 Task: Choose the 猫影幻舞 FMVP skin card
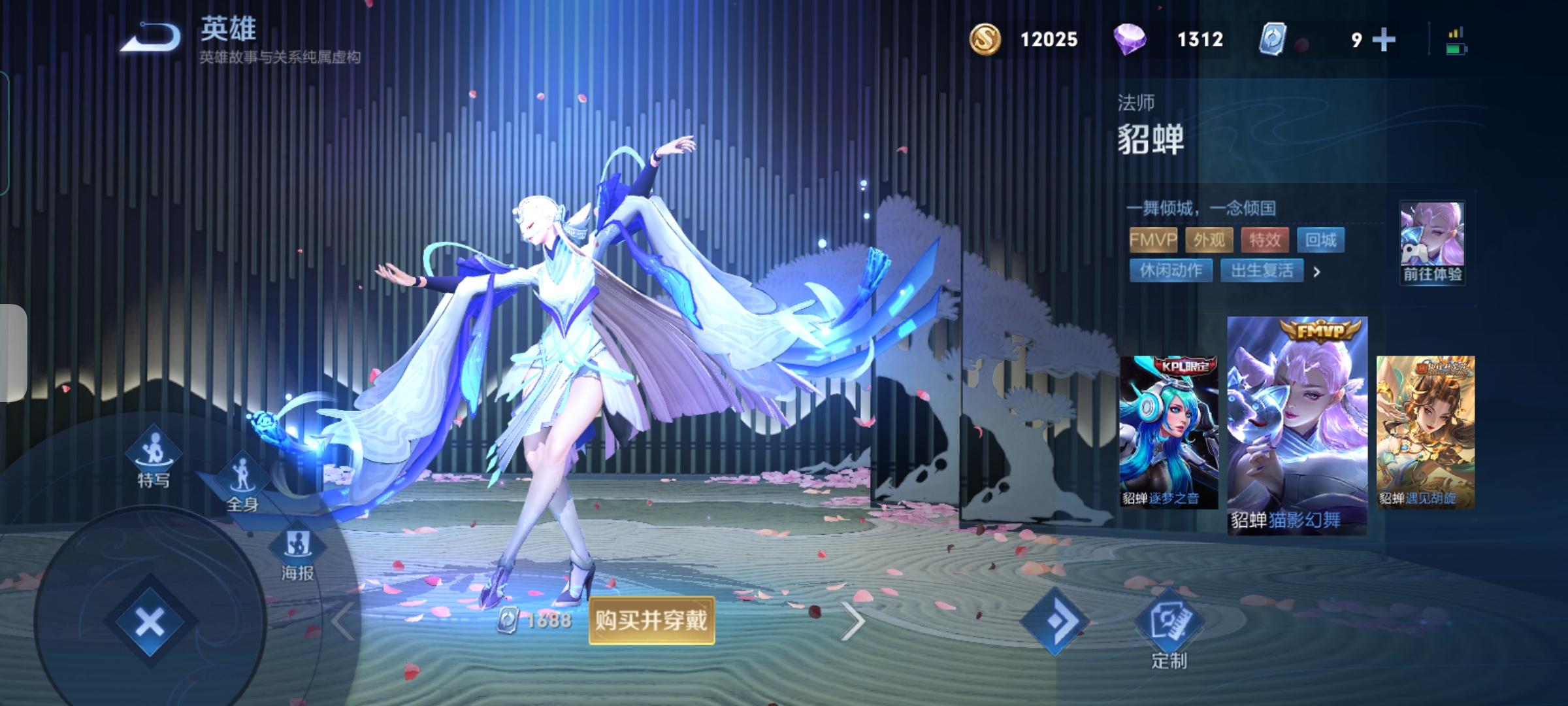click(1297, 426)
